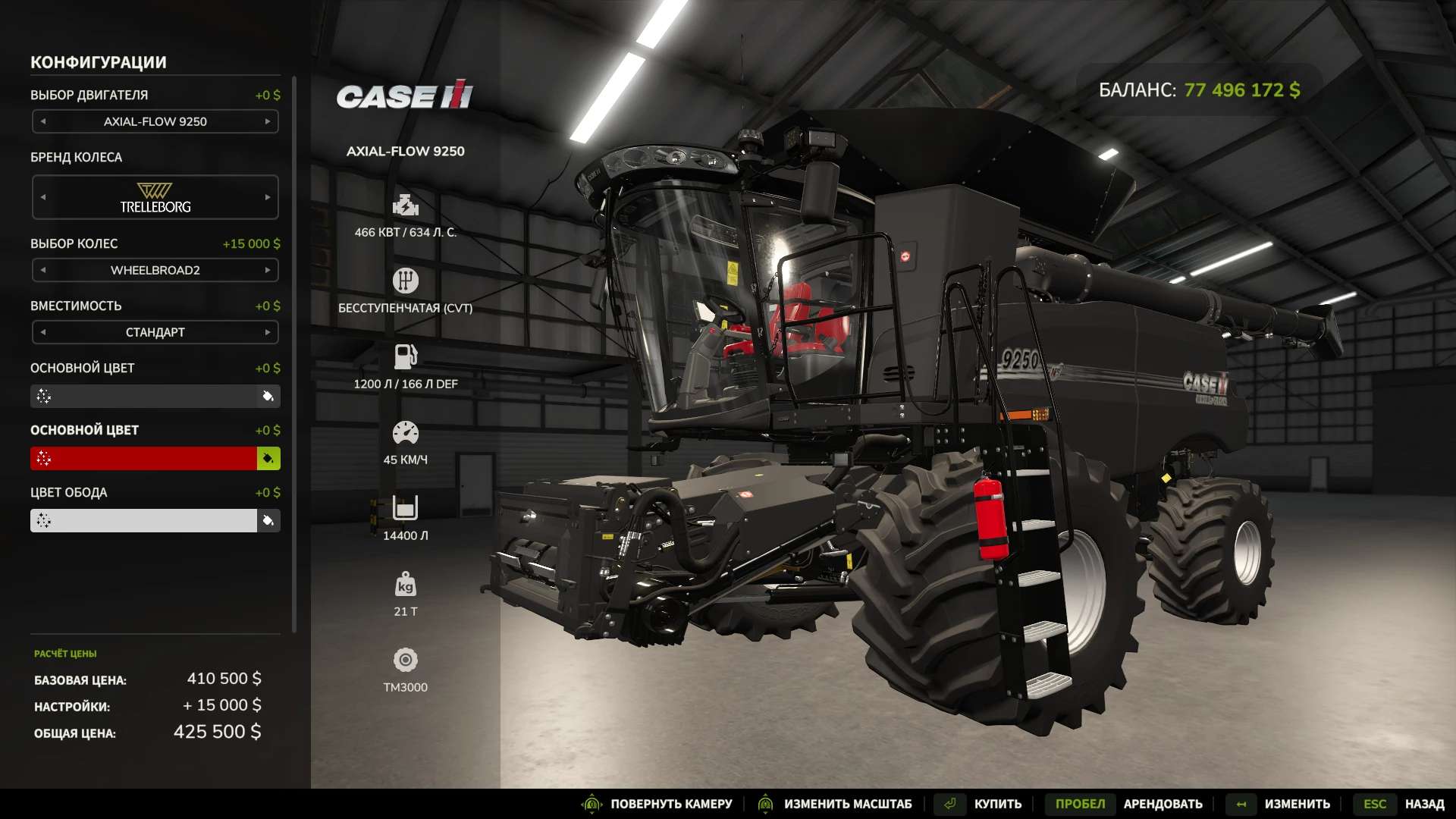Select the fuel tank icon above 1200 Л

(406, 355)
